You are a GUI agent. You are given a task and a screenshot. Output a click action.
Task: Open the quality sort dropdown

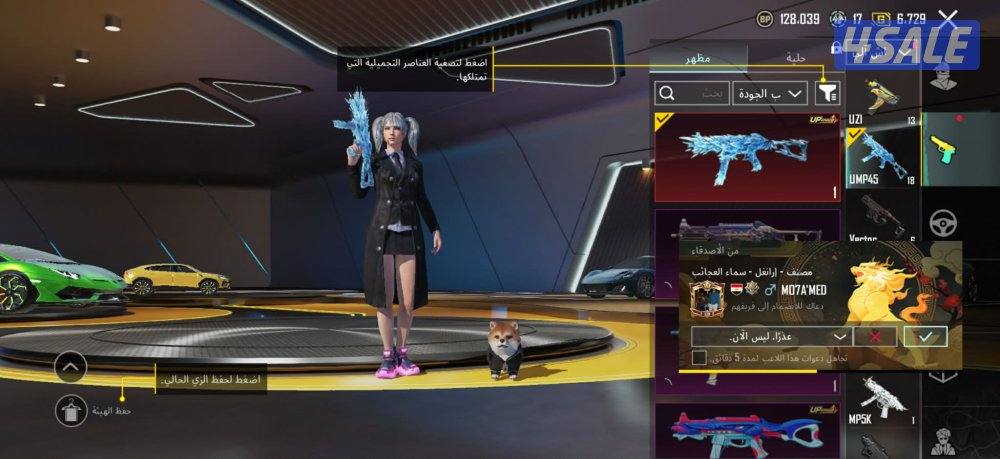(x=770, y=93)
